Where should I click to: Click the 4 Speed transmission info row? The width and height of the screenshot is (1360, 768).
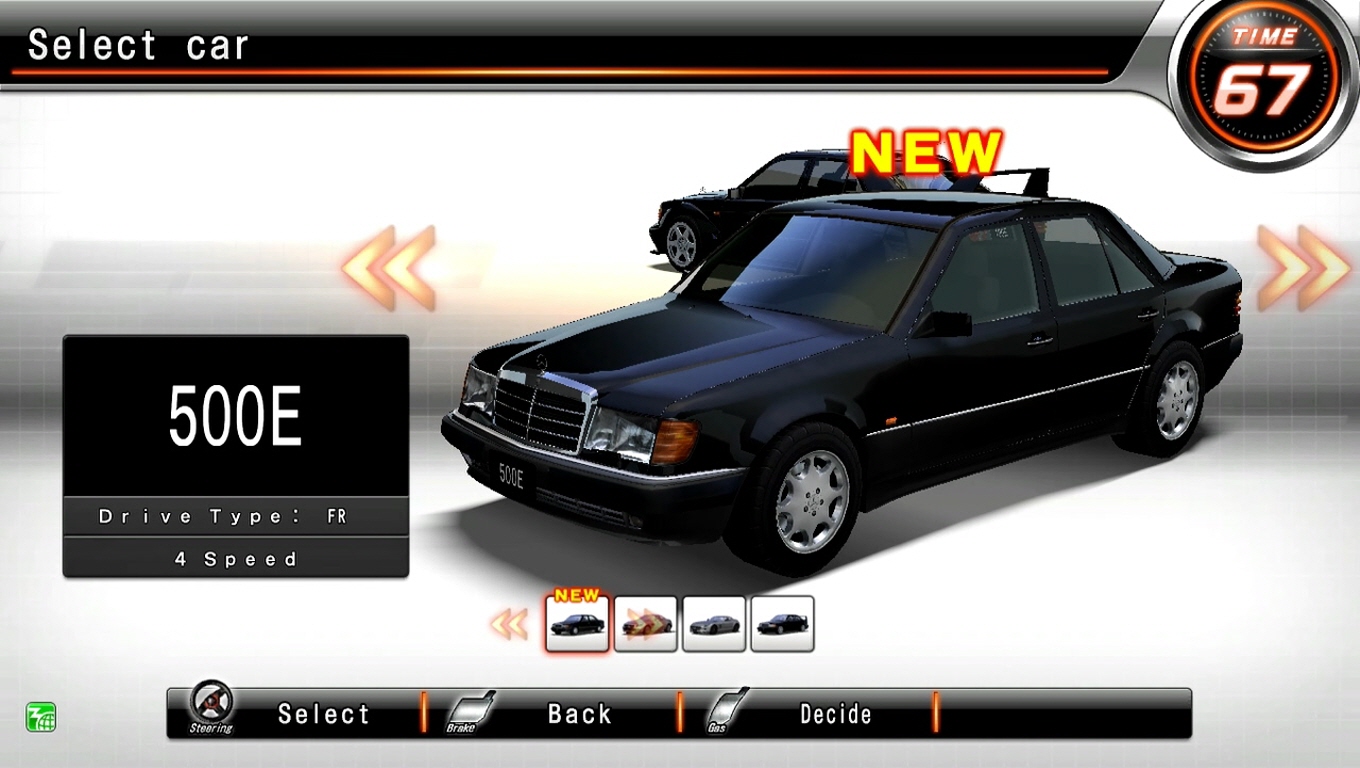tap(235, 558)
